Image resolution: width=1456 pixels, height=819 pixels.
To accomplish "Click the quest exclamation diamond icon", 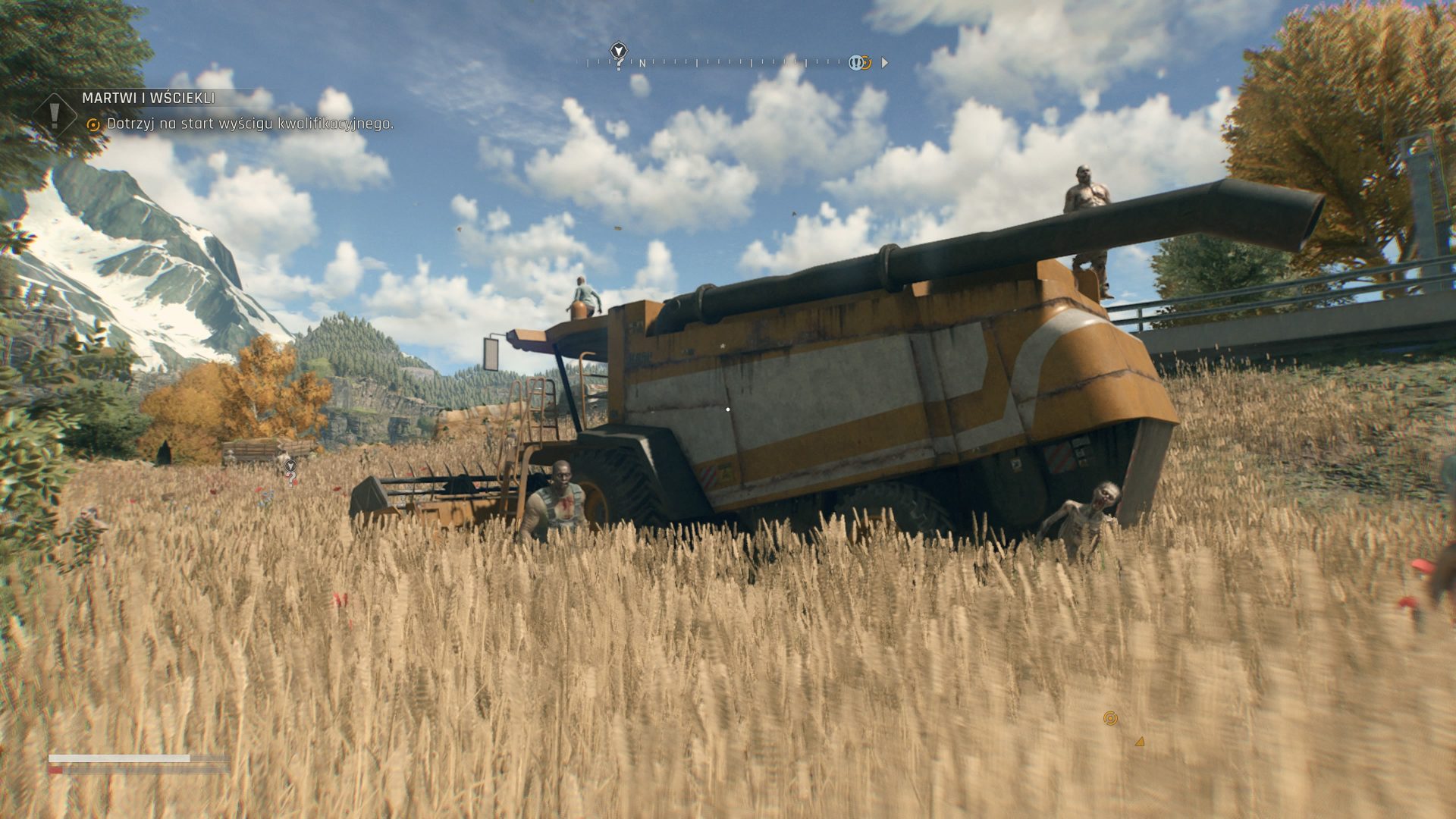I will [x=55, y=115].
